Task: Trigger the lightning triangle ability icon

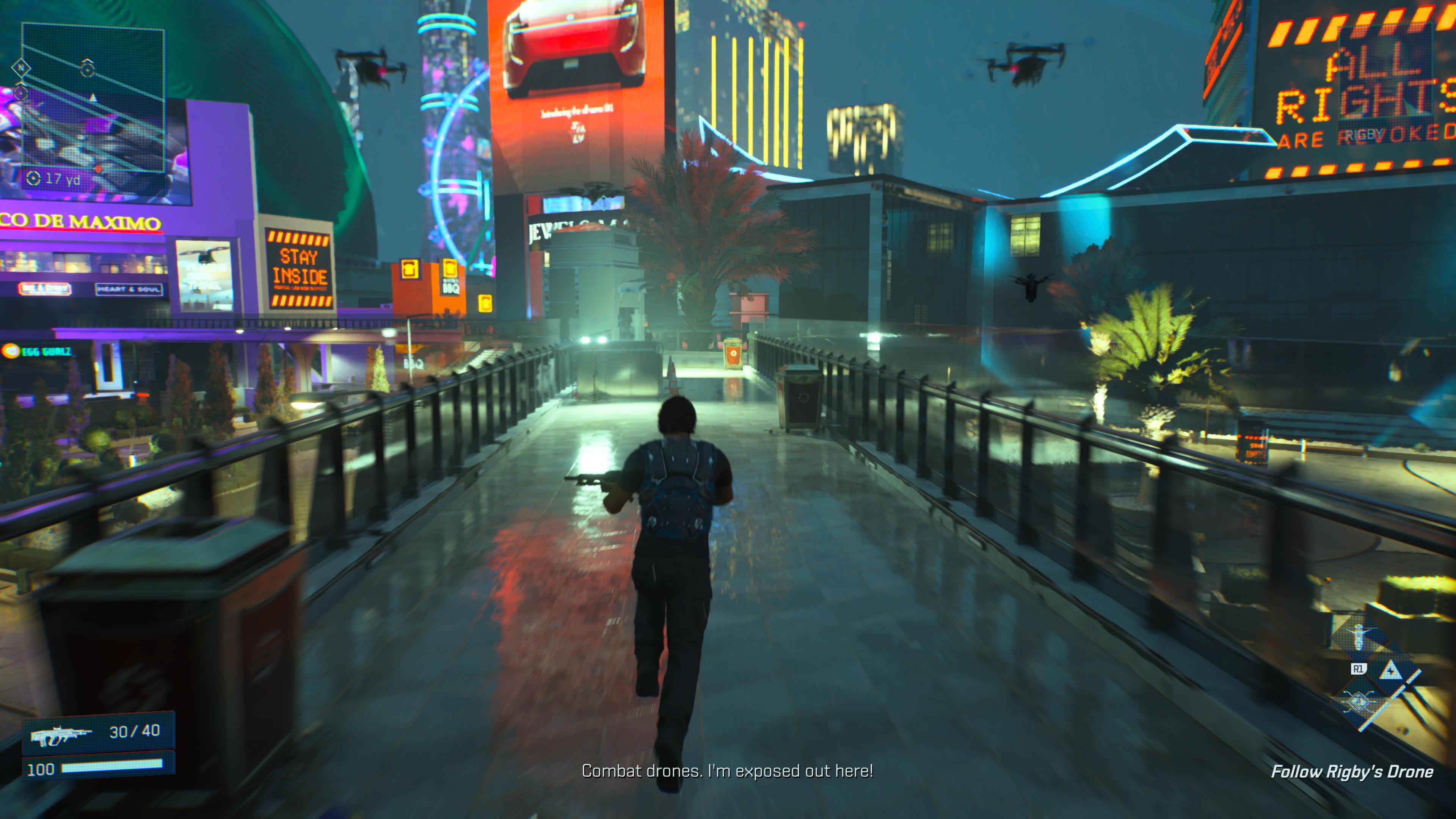Action: click(x=1390, y=671)
